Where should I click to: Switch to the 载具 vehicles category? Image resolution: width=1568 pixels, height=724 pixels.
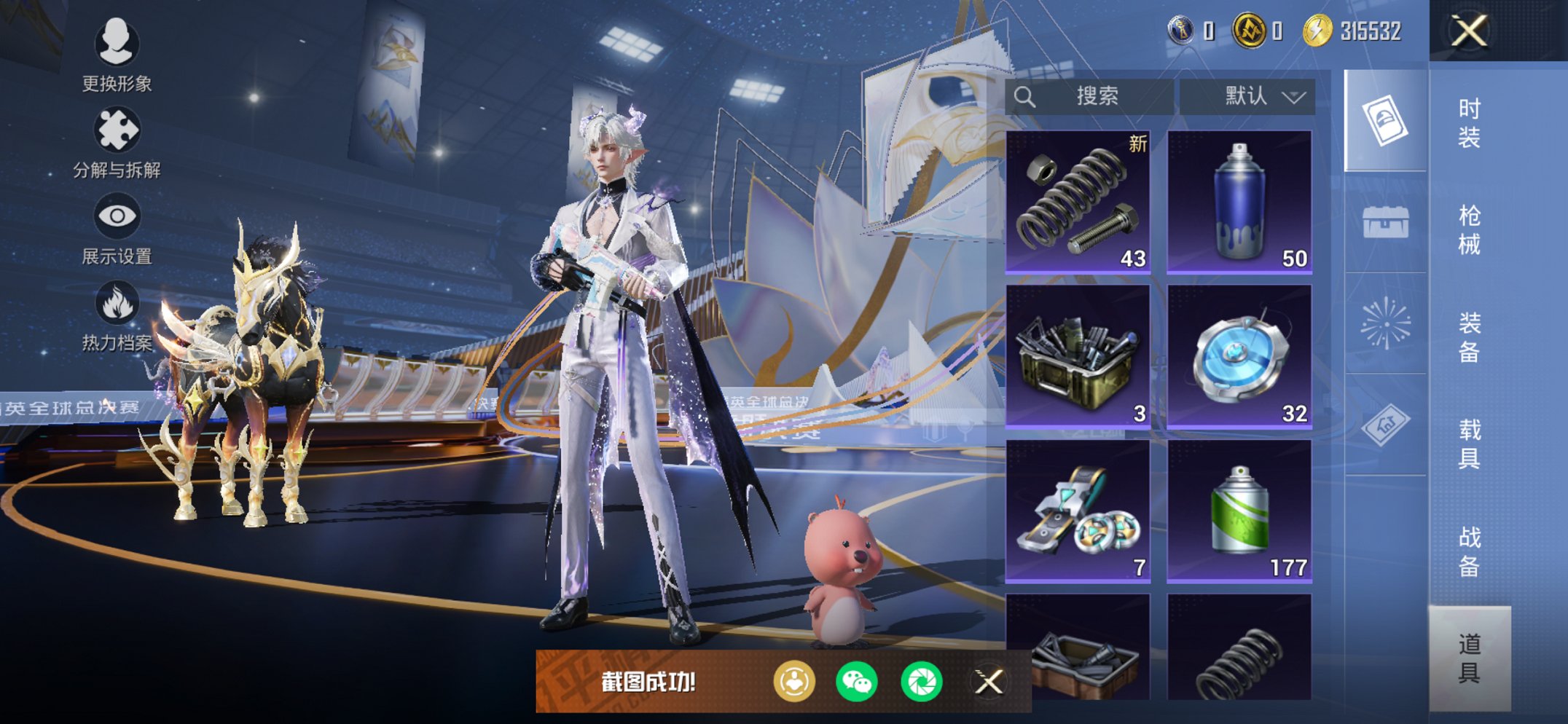click(1469, 444)
